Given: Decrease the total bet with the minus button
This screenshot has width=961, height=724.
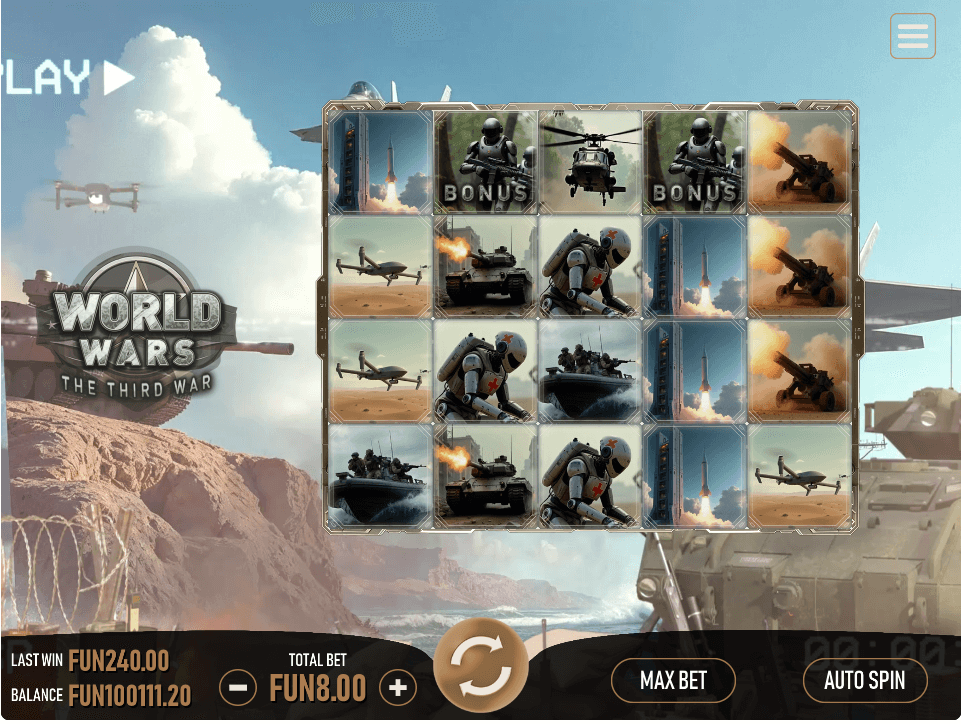Looking at the screenshot, I should tap(238, 688).
